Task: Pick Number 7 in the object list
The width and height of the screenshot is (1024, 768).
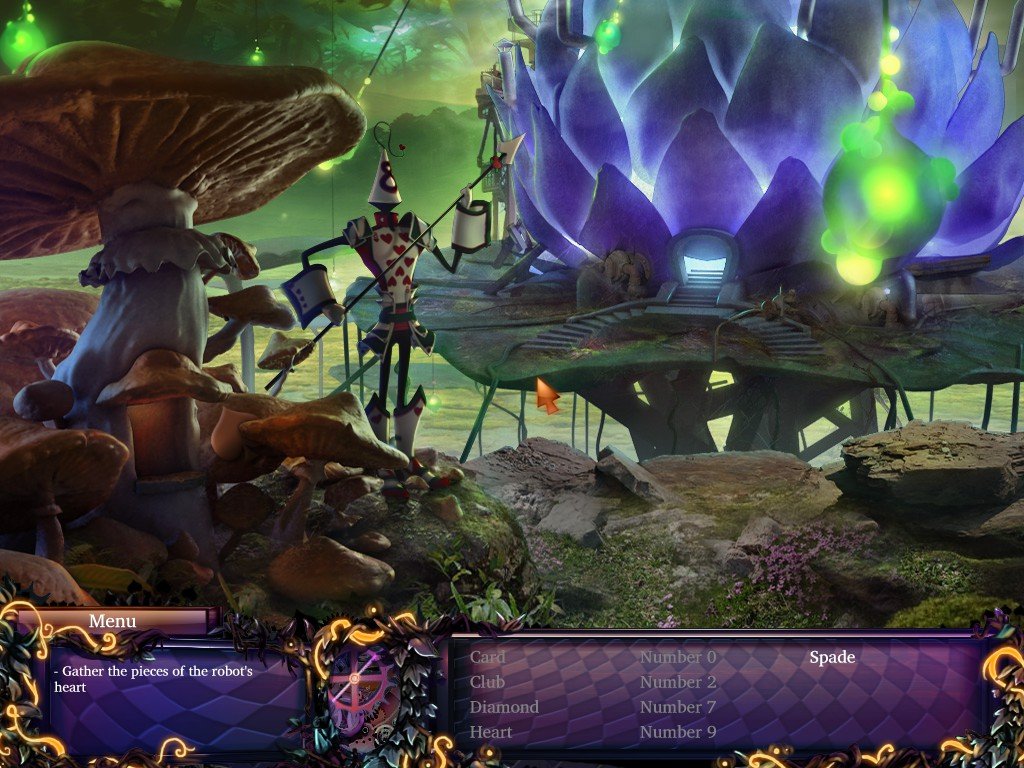Action: 678,707
